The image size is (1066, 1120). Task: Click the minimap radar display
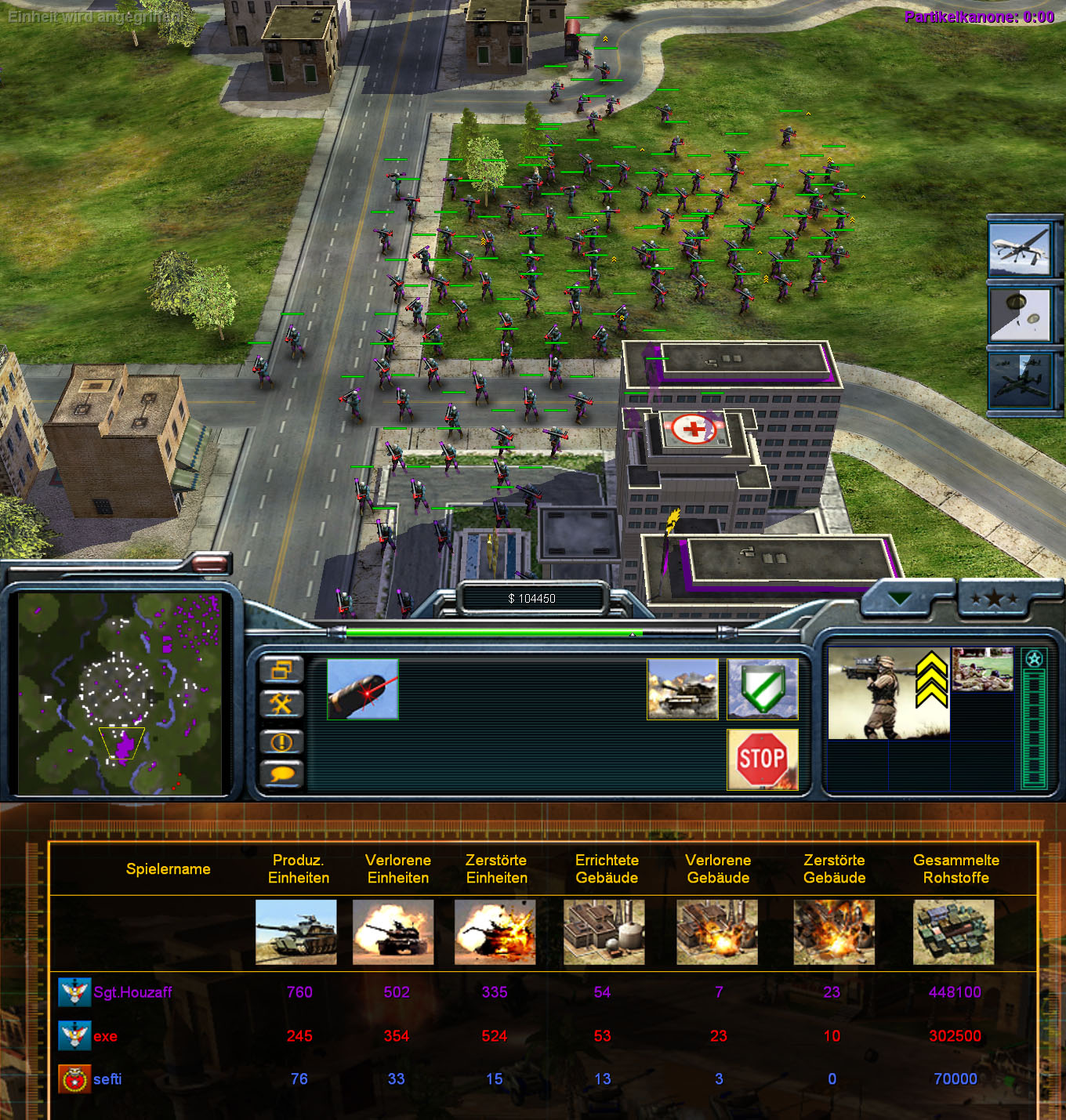tap(120, 693)
